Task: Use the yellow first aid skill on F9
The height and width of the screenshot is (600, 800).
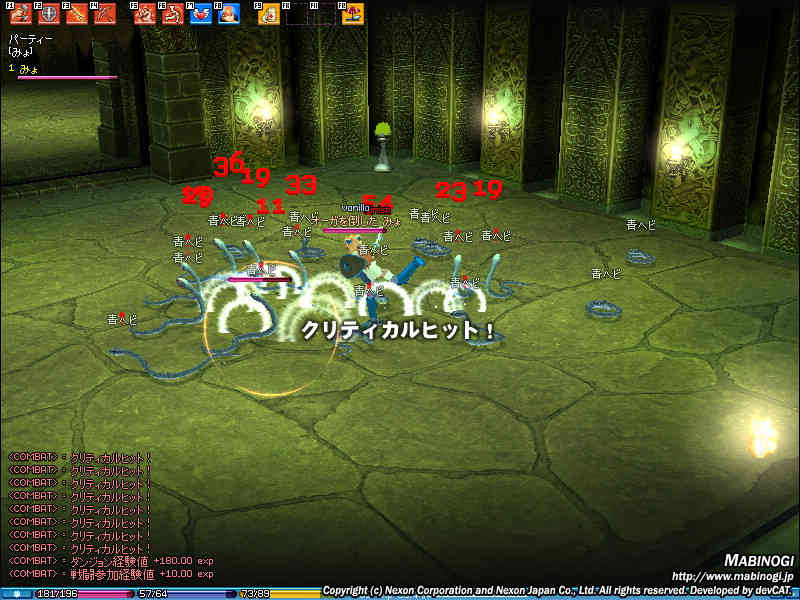Action: pyautogui.click(x=269, y=14)
